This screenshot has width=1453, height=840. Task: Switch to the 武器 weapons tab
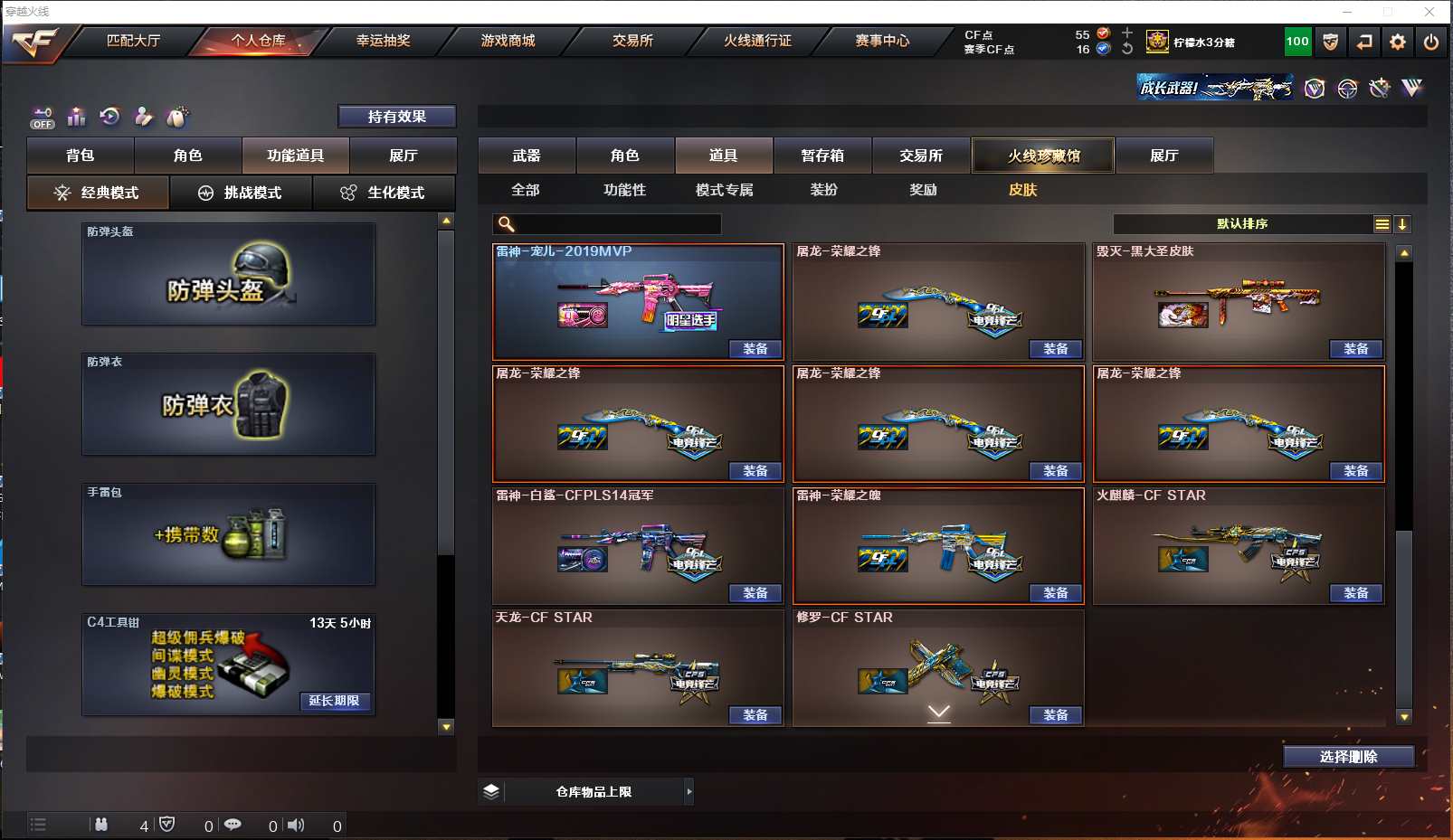(x=527, y=156)
